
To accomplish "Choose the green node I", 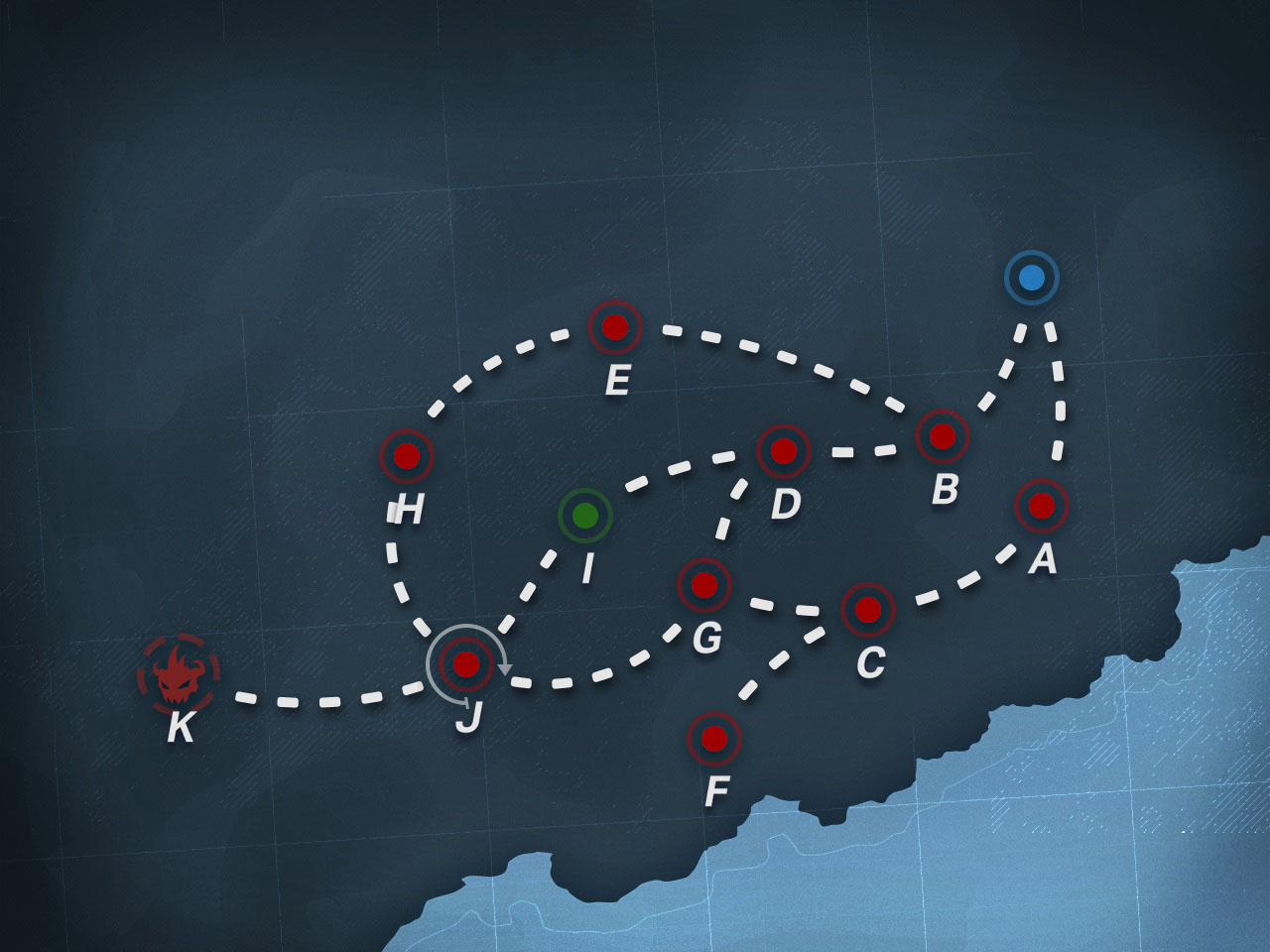I will click(x=585, y=516).
